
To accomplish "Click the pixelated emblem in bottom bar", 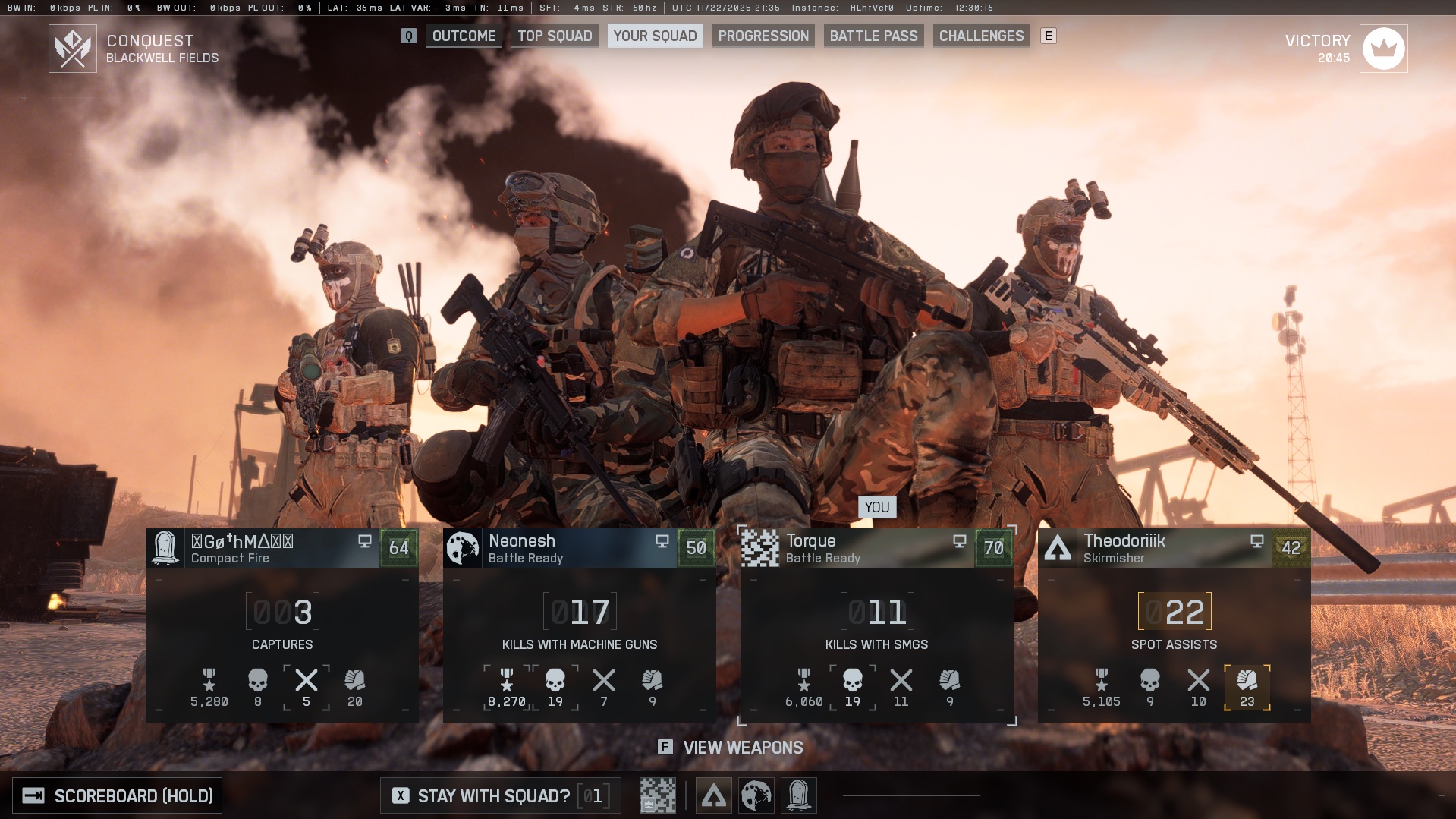I will (657, 795).
